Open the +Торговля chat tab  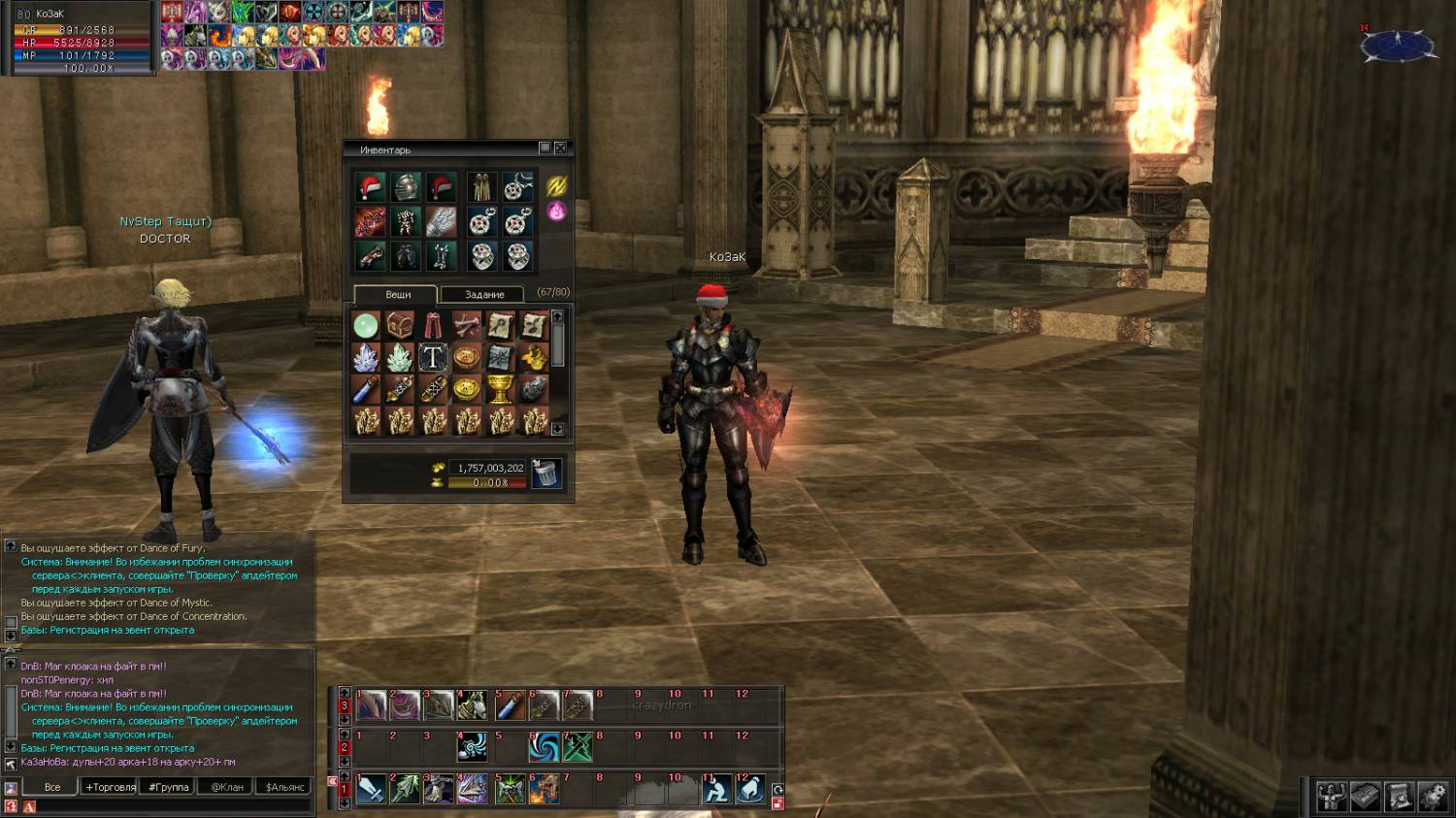[110, 787]
